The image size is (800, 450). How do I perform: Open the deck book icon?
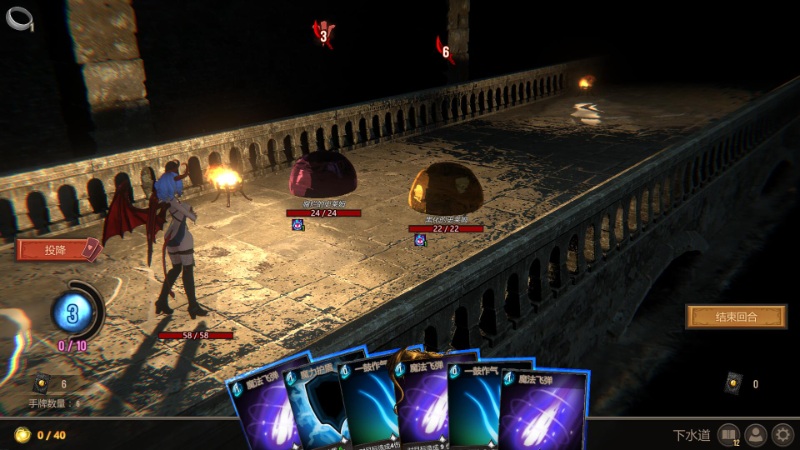point(727,435)
